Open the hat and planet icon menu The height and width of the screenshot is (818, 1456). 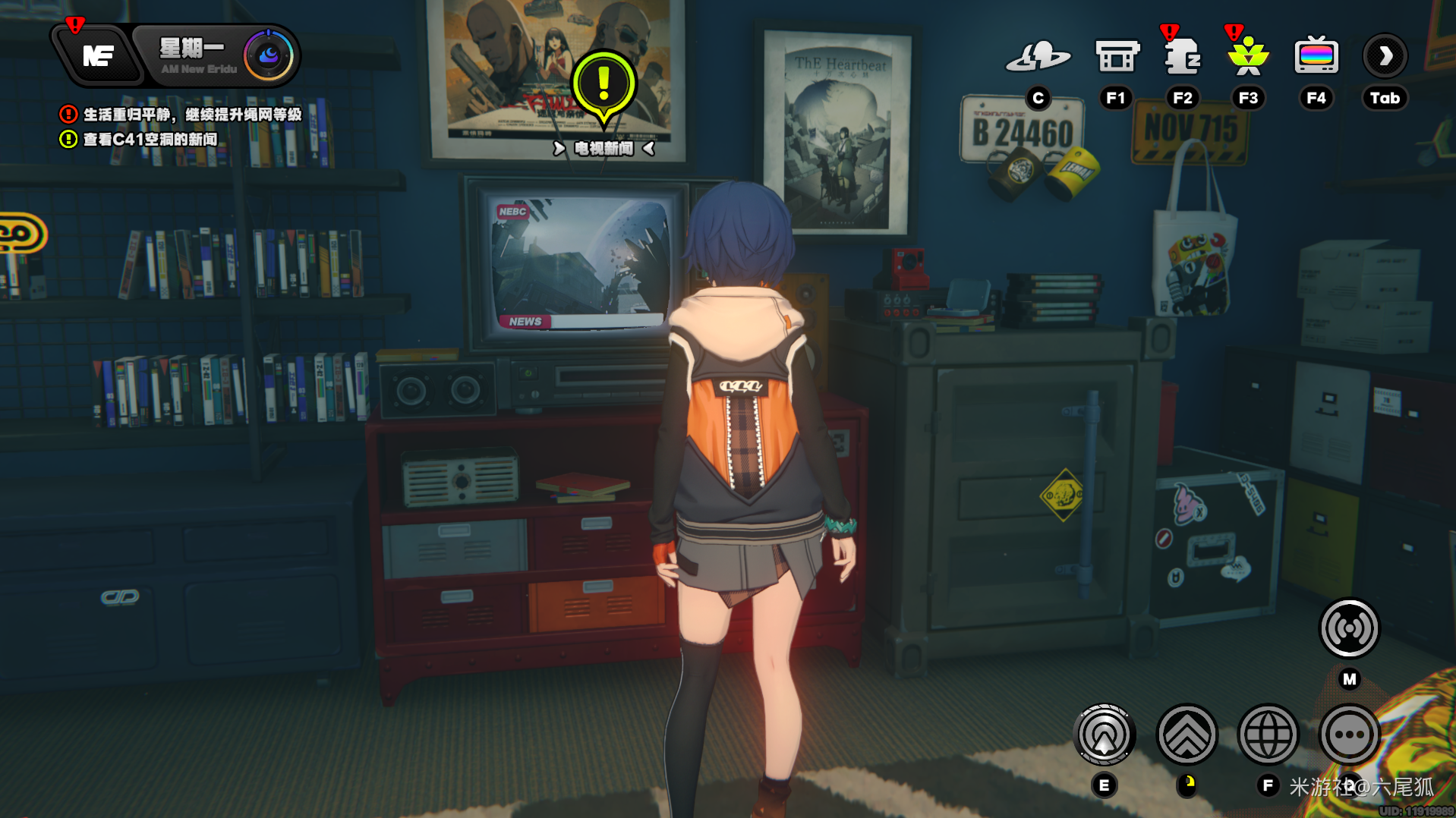click(x=1038, y=57)
